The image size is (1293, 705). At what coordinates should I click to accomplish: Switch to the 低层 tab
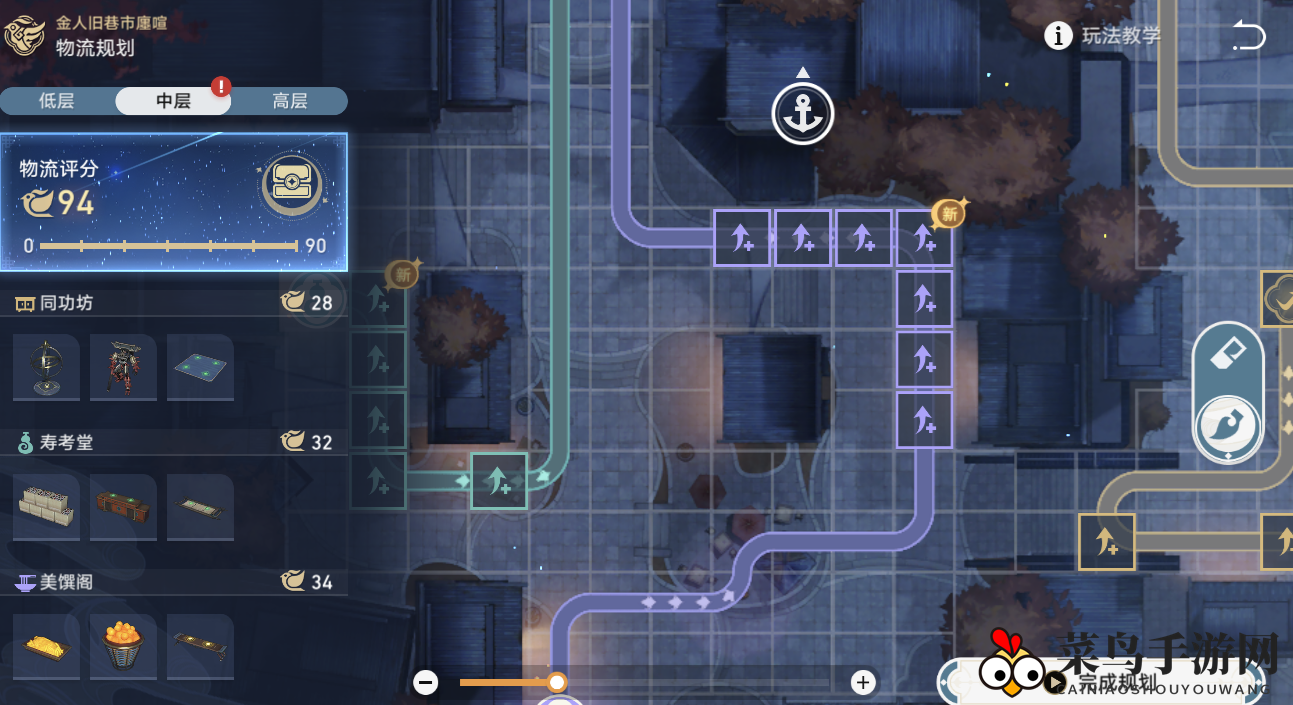point(57,101)
